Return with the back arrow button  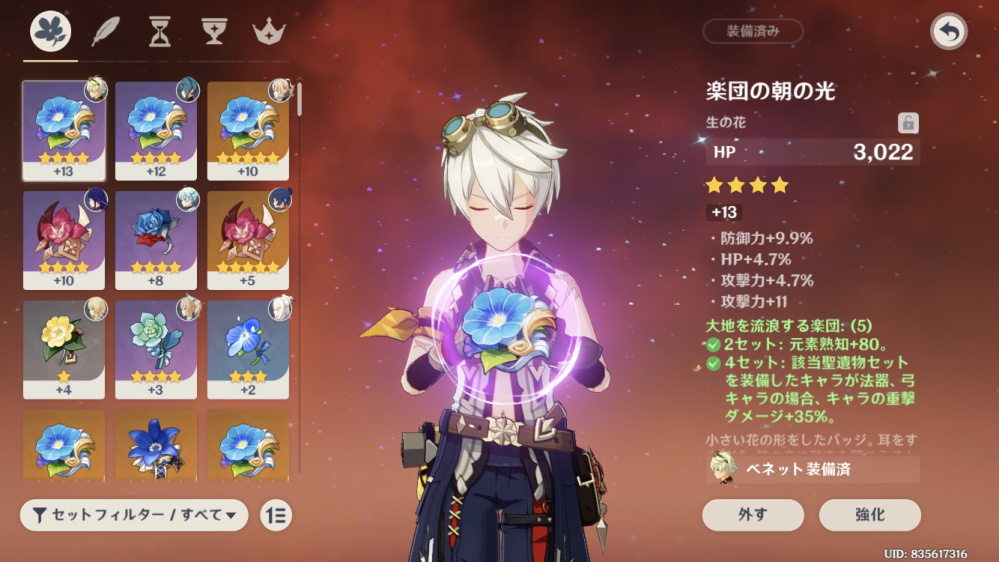(948, 31)
